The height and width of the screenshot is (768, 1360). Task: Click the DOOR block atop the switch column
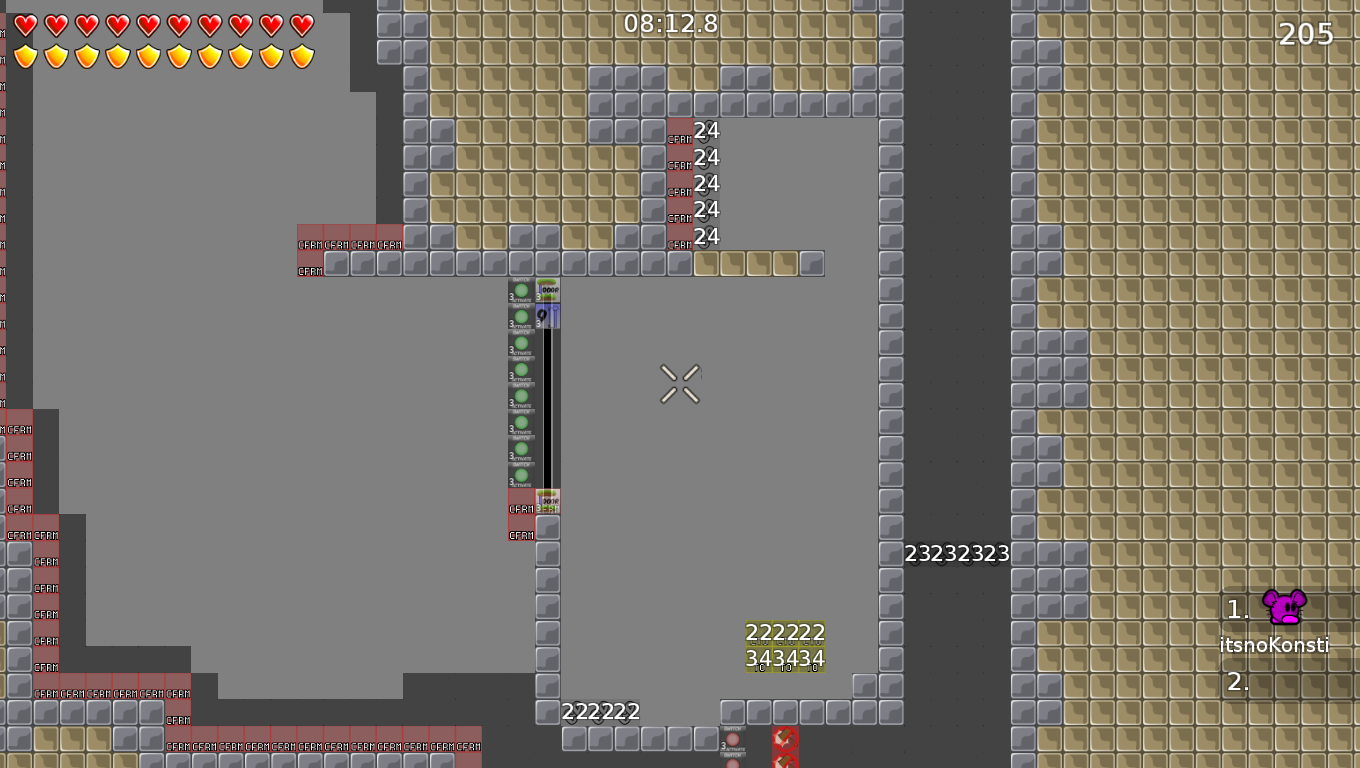[x=546, y=288]
